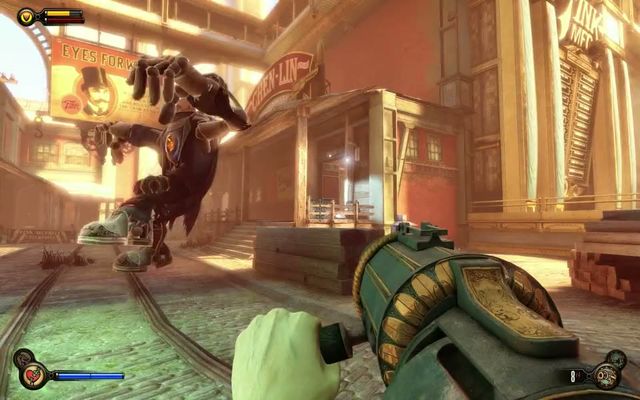Click the yellow shield emblem icon
The height and width of the screenshot is (400, 640).
(x=26, y=16)
